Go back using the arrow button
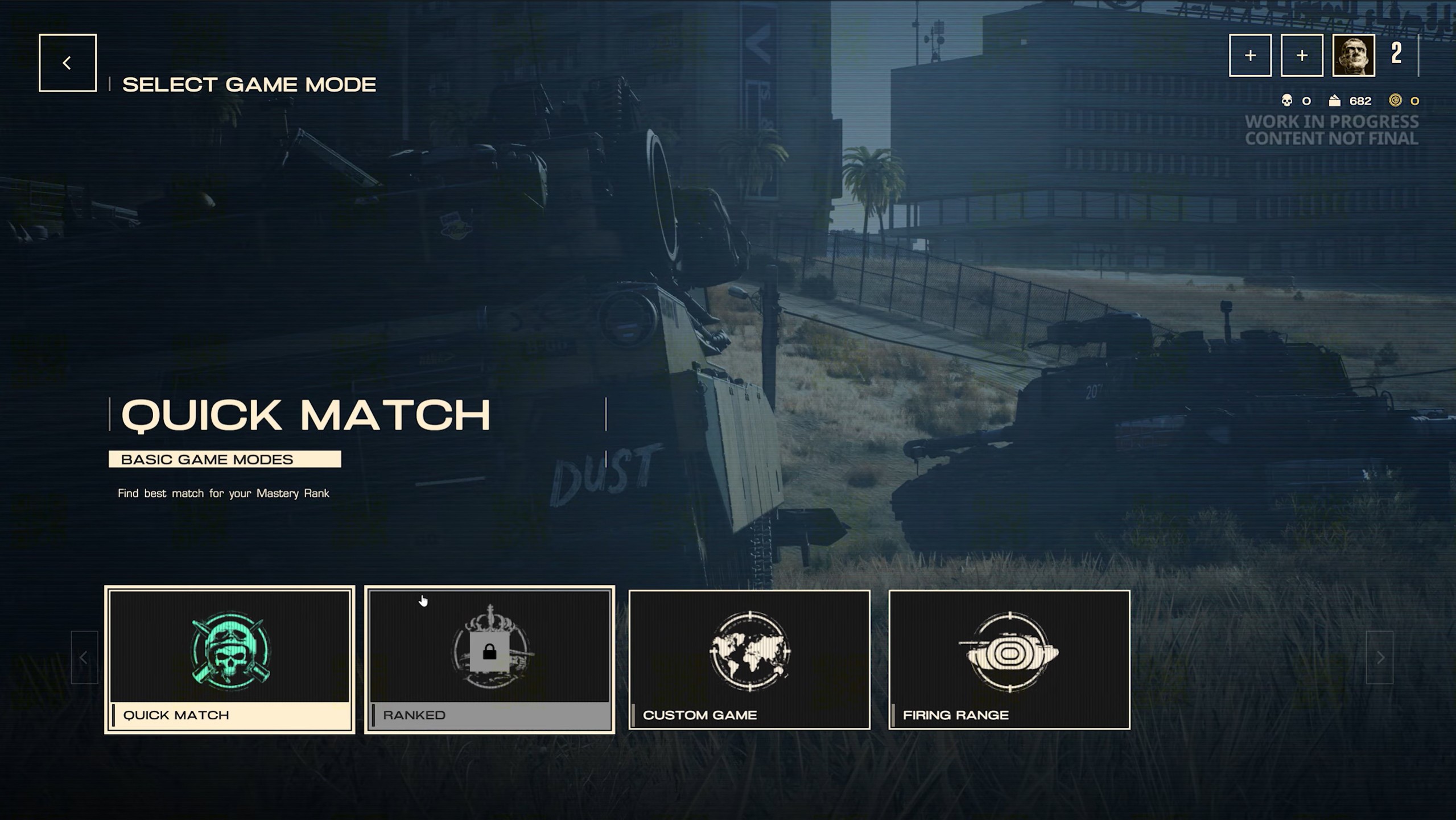1456x820 pixels. (x=67, y=63)
